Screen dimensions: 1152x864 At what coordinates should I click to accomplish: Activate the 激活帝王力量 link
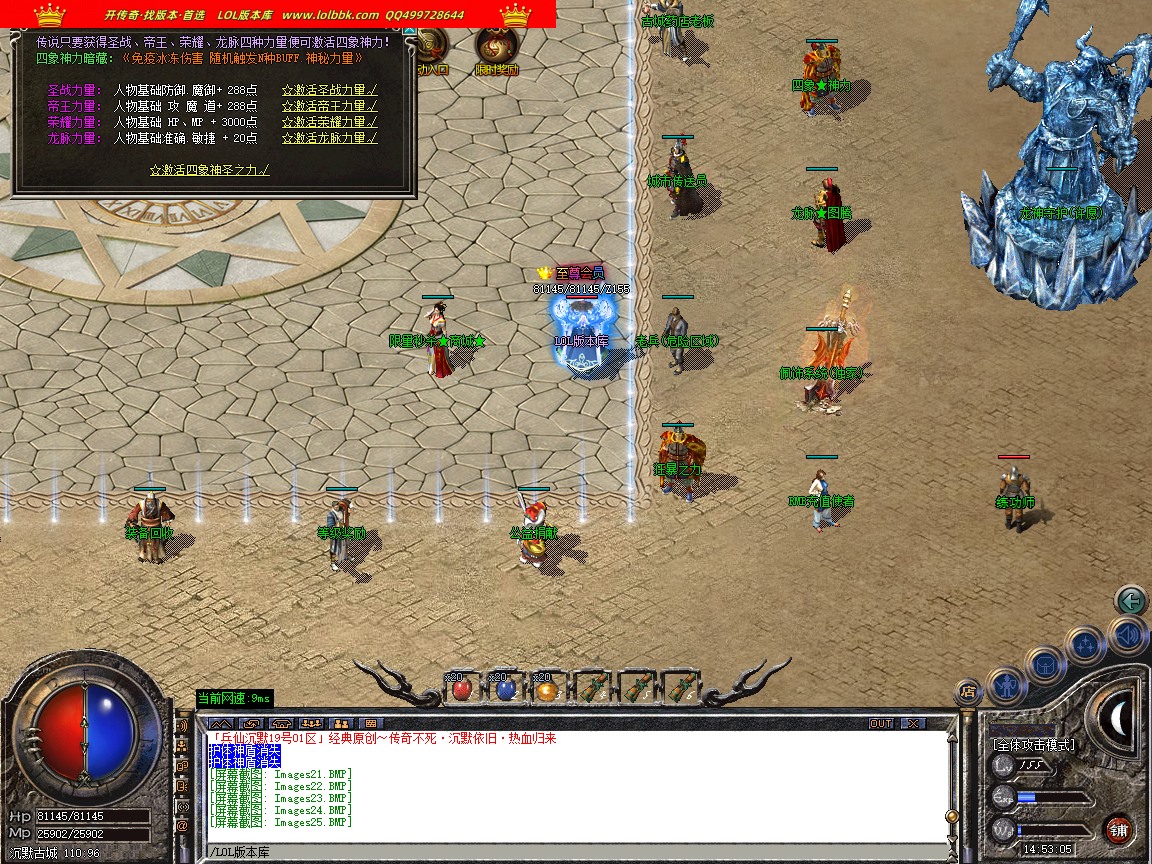click(x=329, y=106)
